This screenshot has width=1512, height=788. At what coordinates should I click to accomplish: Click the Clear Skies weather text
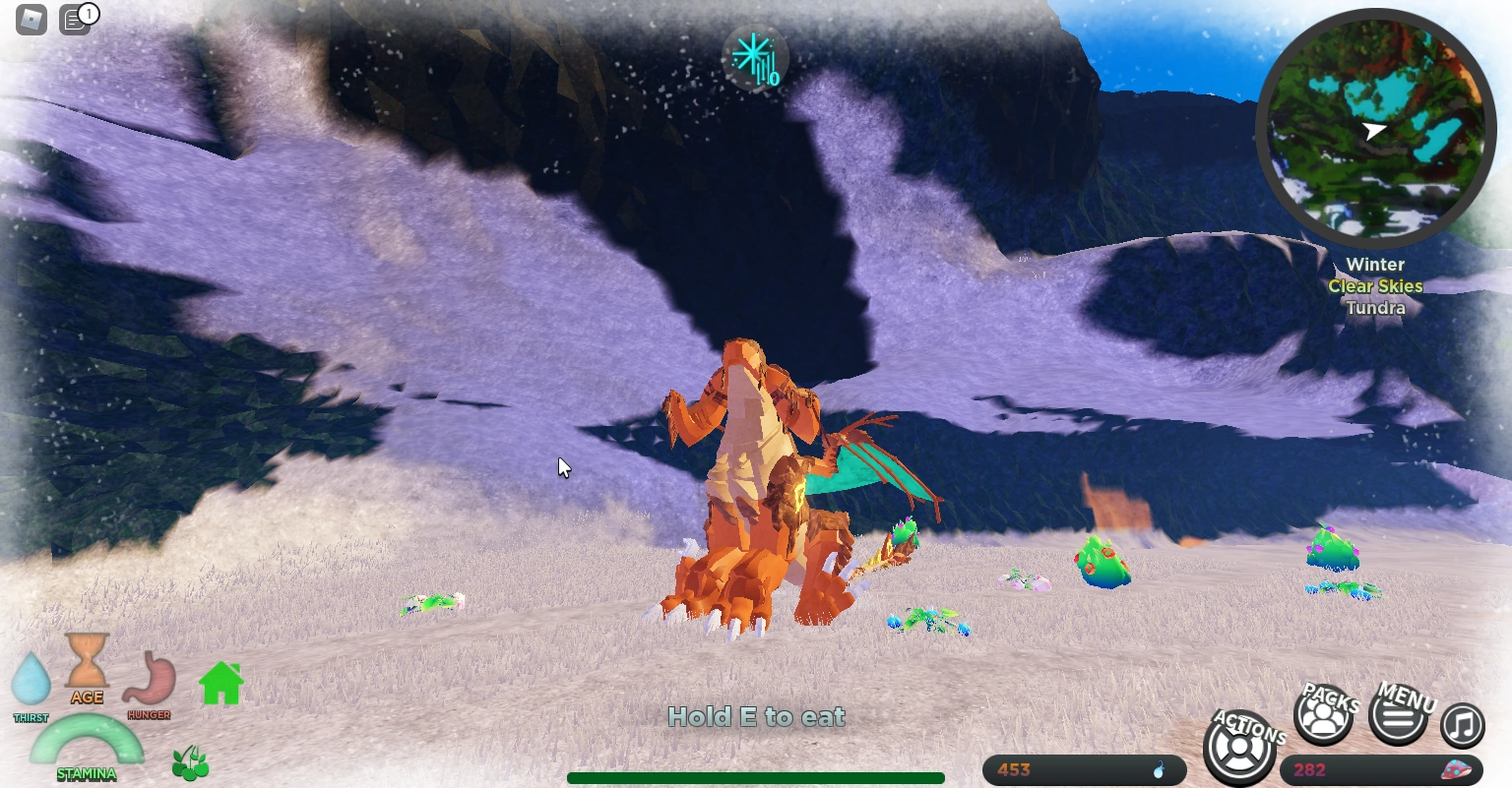[x=1375, y=285]
